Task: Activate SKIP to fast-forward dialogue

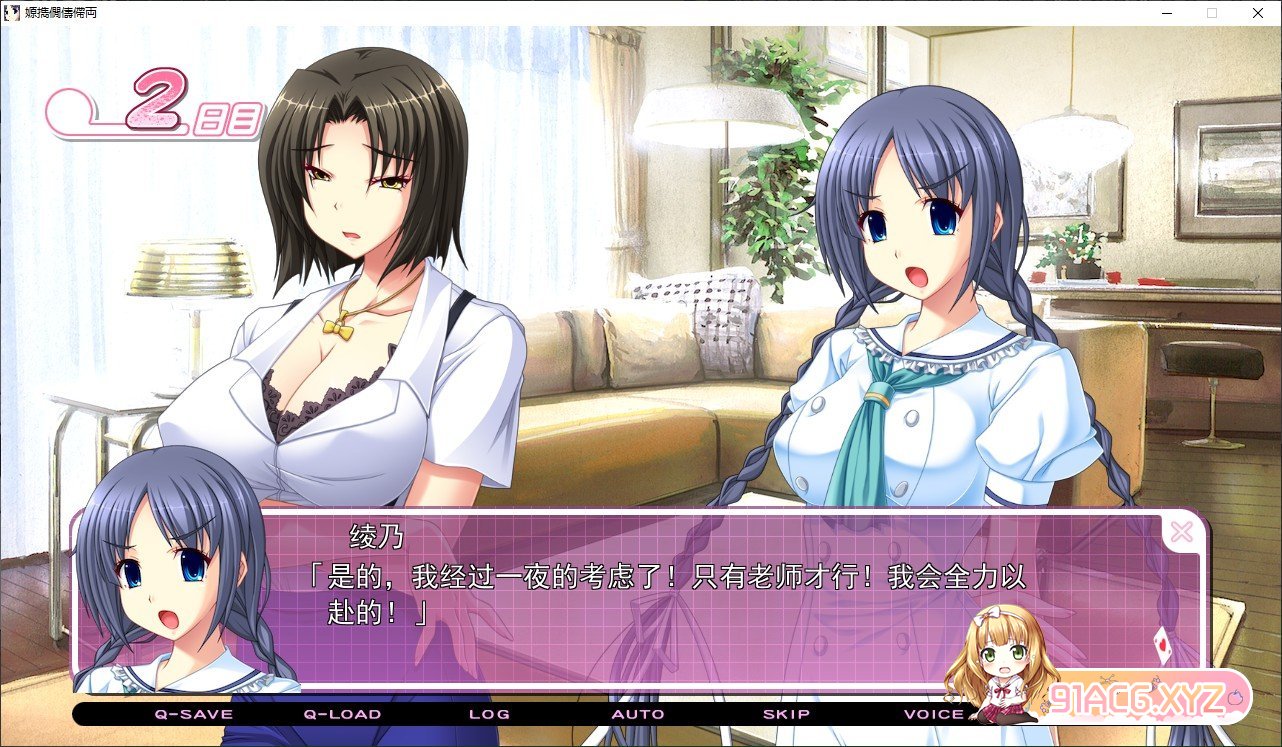Action: click(x=786, y=714)
